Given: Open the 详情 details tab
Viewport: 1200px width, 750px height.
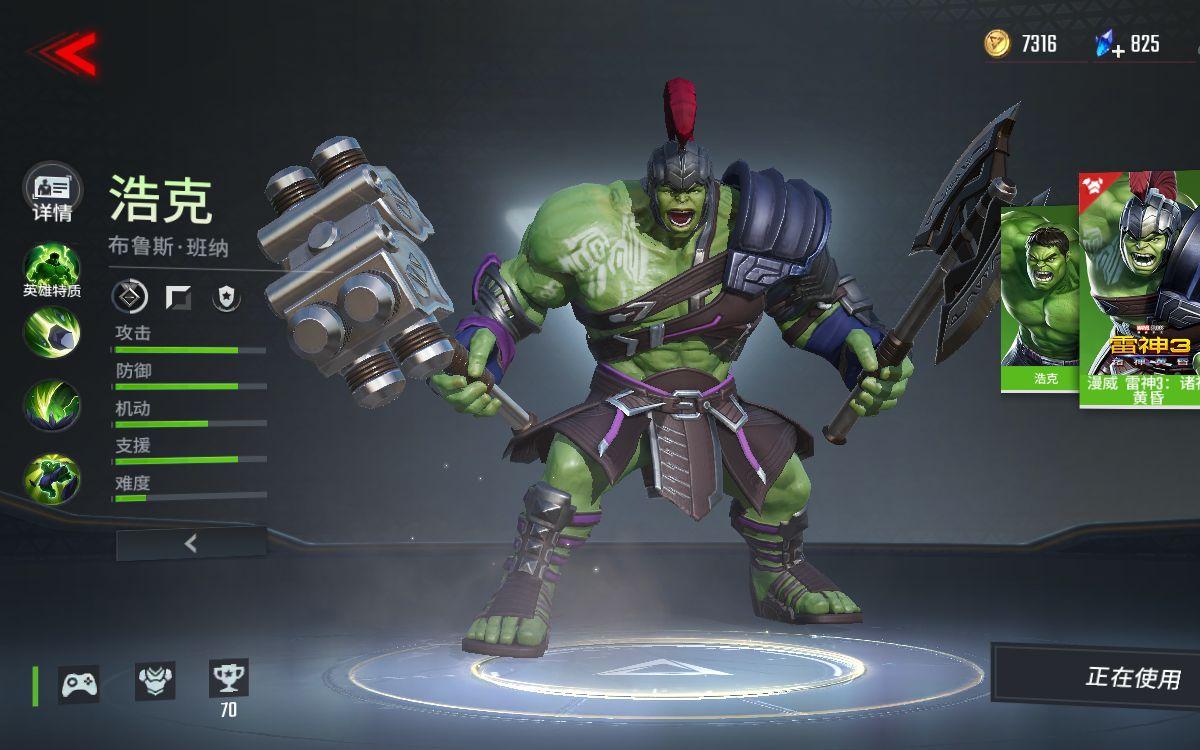Looking at the screenshot, I should 52,192.
